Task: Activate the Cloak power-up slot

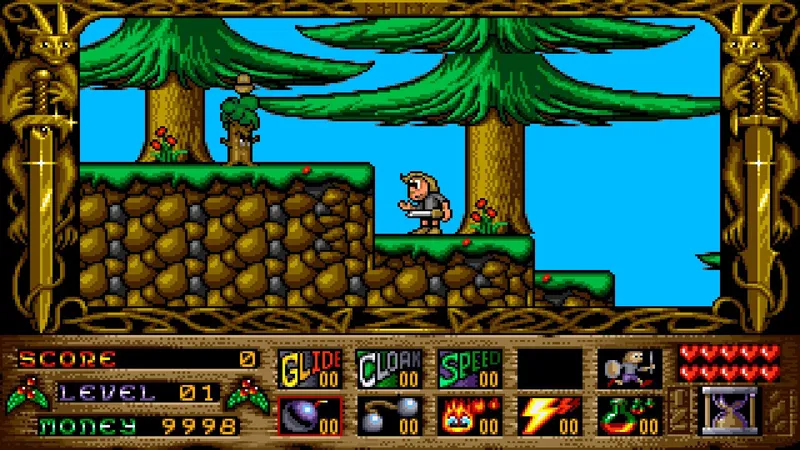Action: 389,368
